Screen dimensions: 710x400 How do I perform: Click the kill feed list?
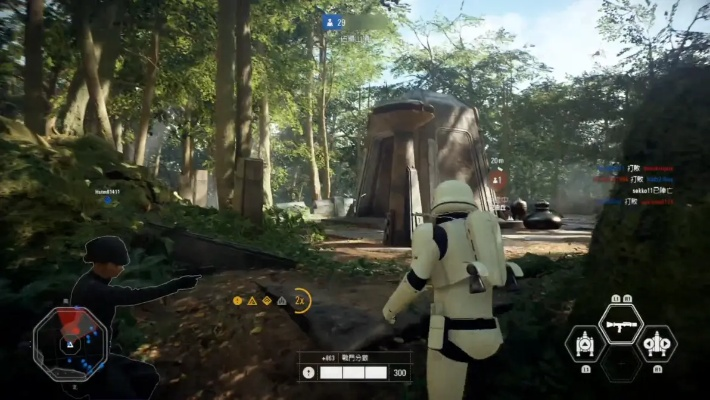pos(636,185)
